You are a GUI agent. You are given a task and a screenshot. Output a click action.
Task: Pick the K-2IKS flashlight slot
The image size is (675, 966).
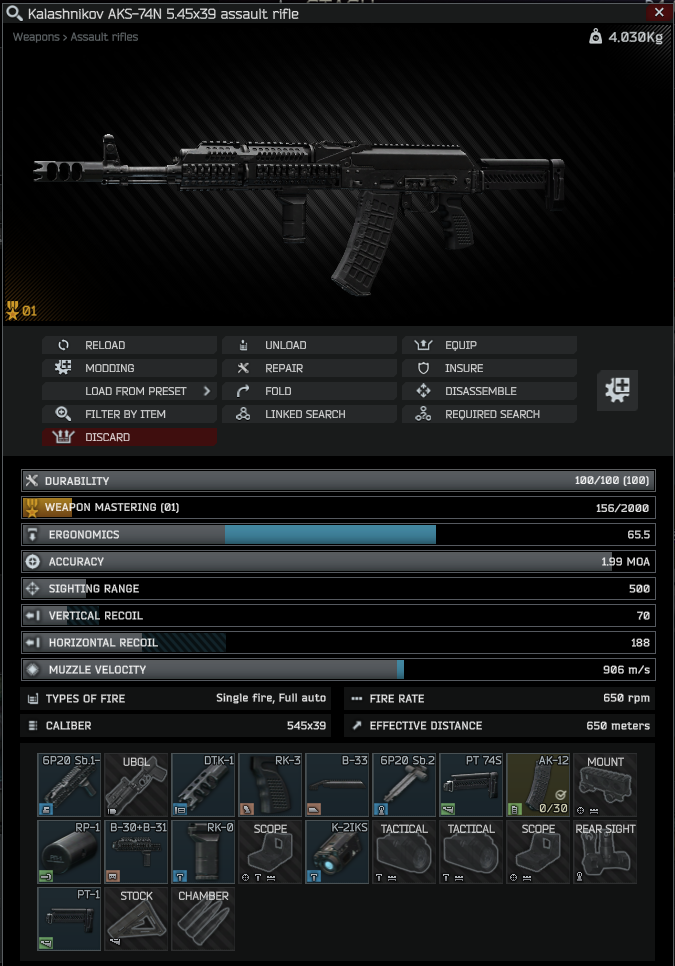[x=337, y=852]
